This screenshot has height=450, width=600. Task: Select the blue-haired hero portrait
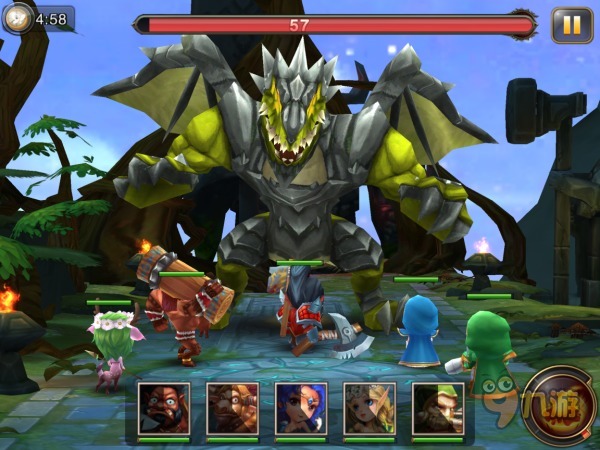[x=301, y=408]
